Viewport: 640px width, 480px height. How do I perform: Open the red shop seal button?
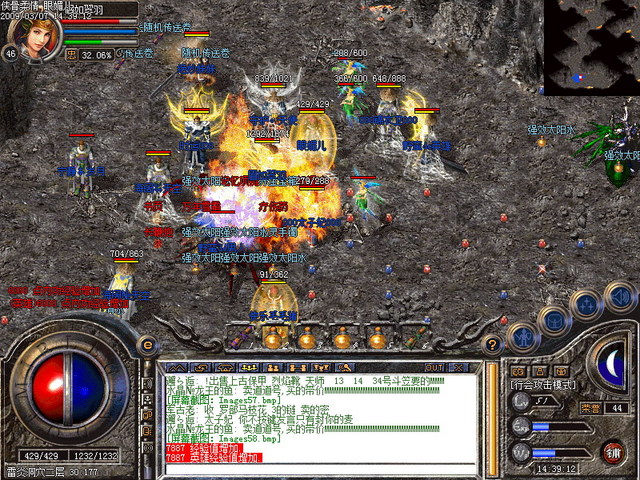click(x=613, y=451)
